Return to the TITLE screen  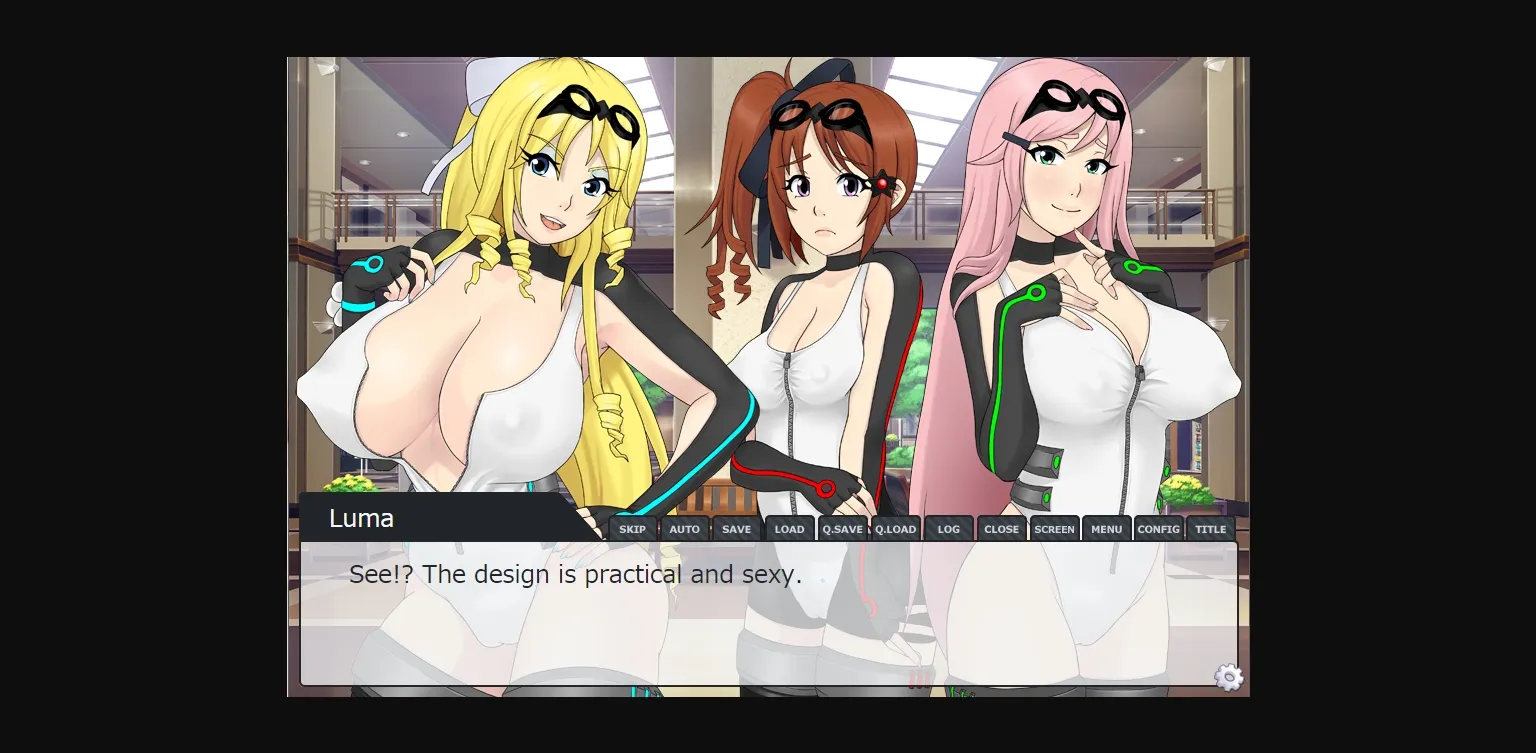pos(1211,528)
